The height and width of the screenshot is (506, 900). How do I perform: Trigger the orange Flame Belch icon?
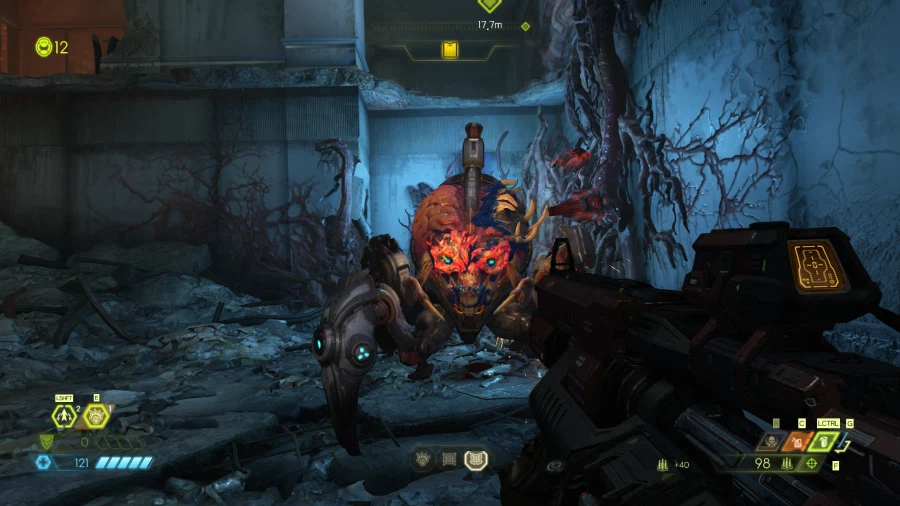tap(798, 441)
